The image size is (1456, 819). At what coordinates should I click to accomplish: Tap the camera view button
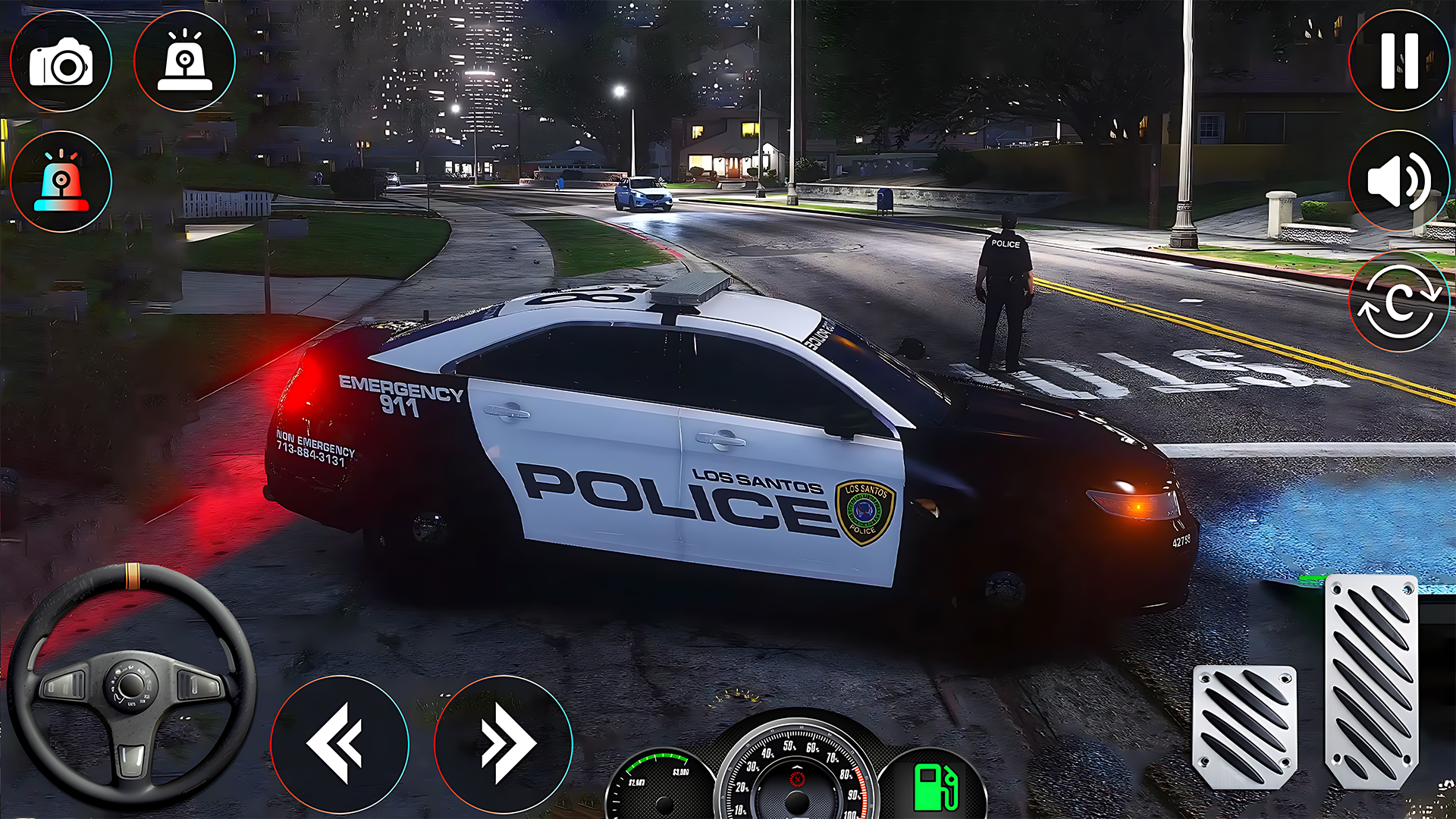pyautogui.click(x=61, y=62)
